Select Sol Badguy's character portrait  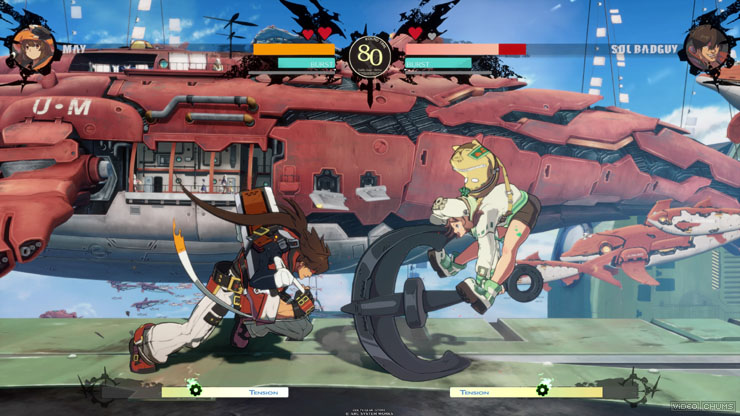pyautogui.click(x=707, y=48)
